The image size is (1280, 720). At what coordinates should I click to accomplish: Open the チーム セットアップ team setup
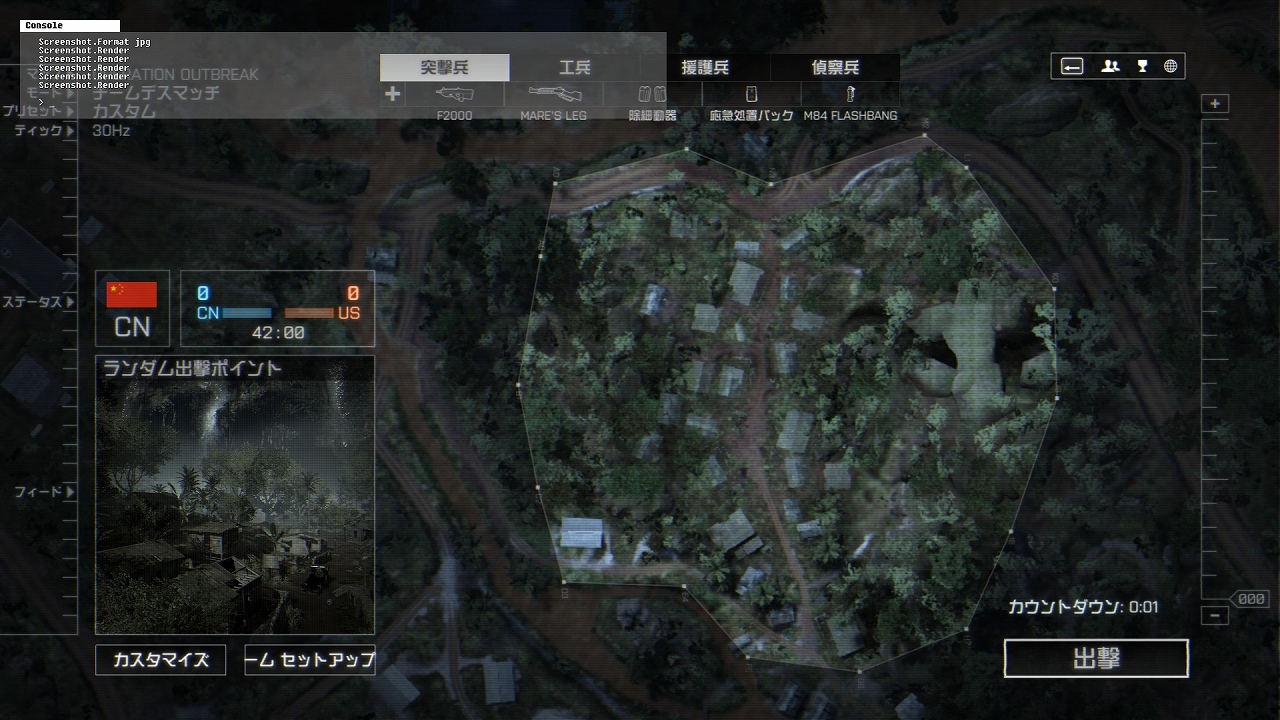[x=310, y=660]
